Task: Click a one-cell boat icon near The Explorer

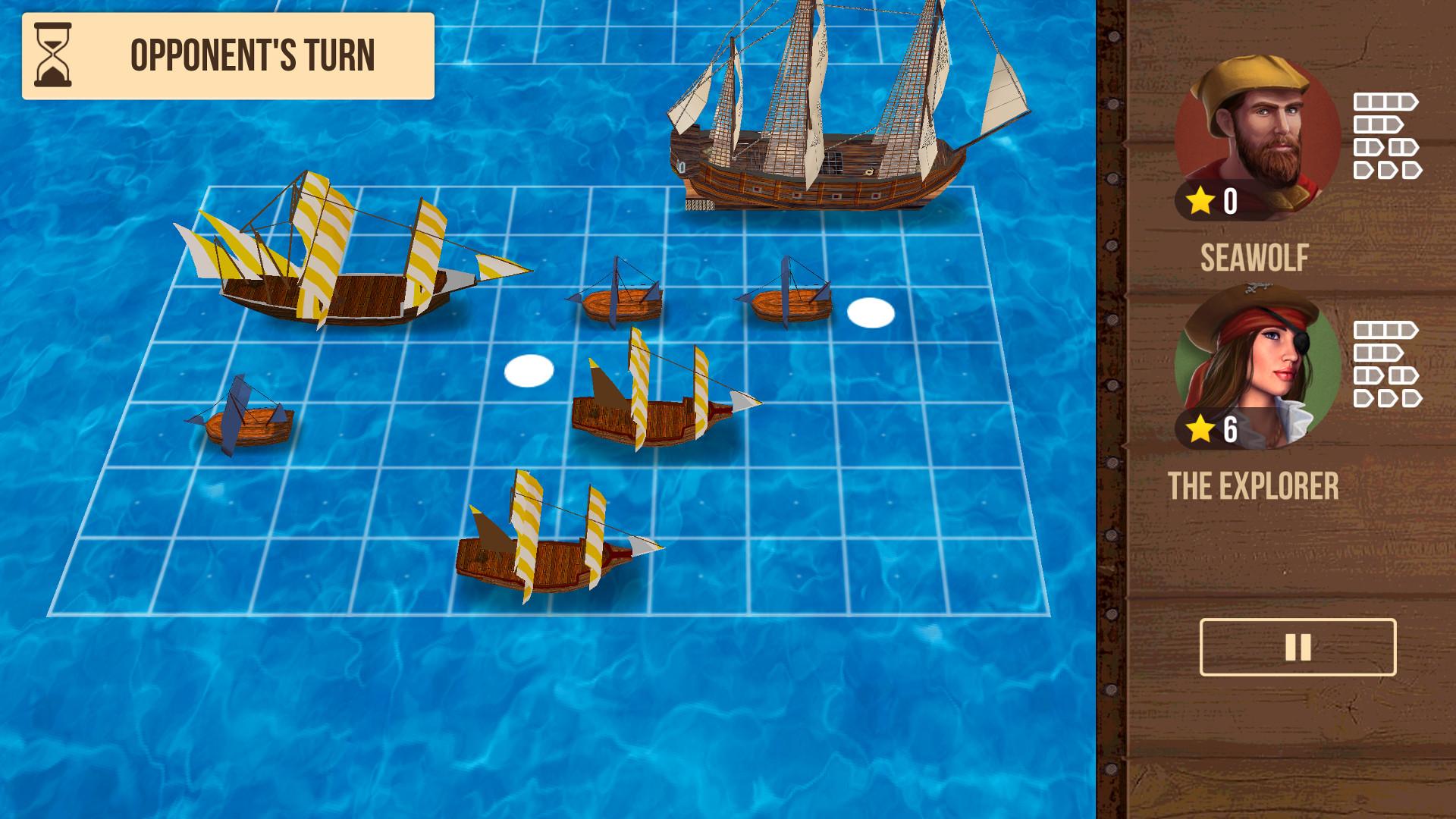Action: [1361, 399]
